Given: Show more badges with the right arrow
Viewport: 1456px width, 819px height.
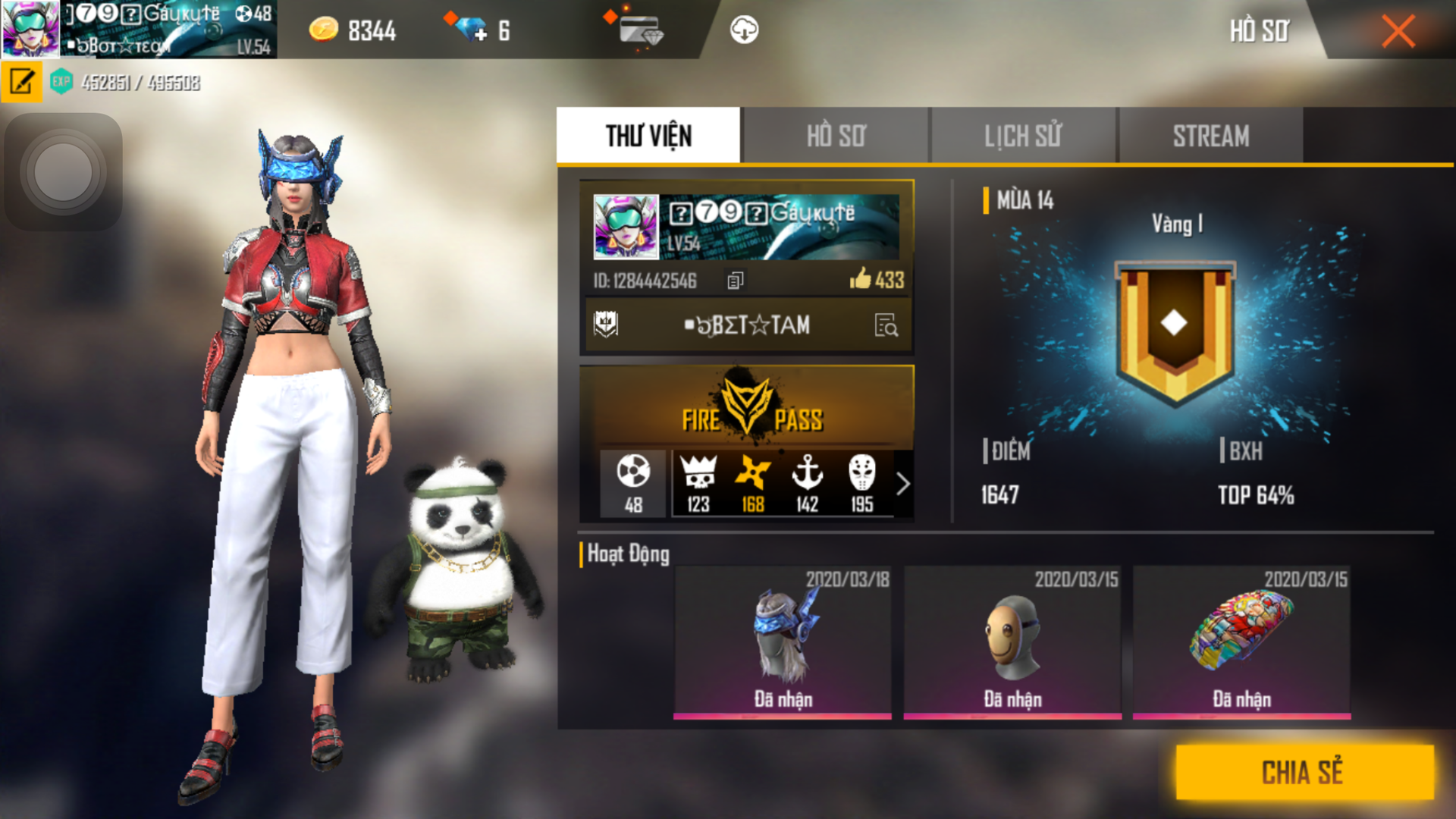Looking at the screenshot, I should pos(902,484).
